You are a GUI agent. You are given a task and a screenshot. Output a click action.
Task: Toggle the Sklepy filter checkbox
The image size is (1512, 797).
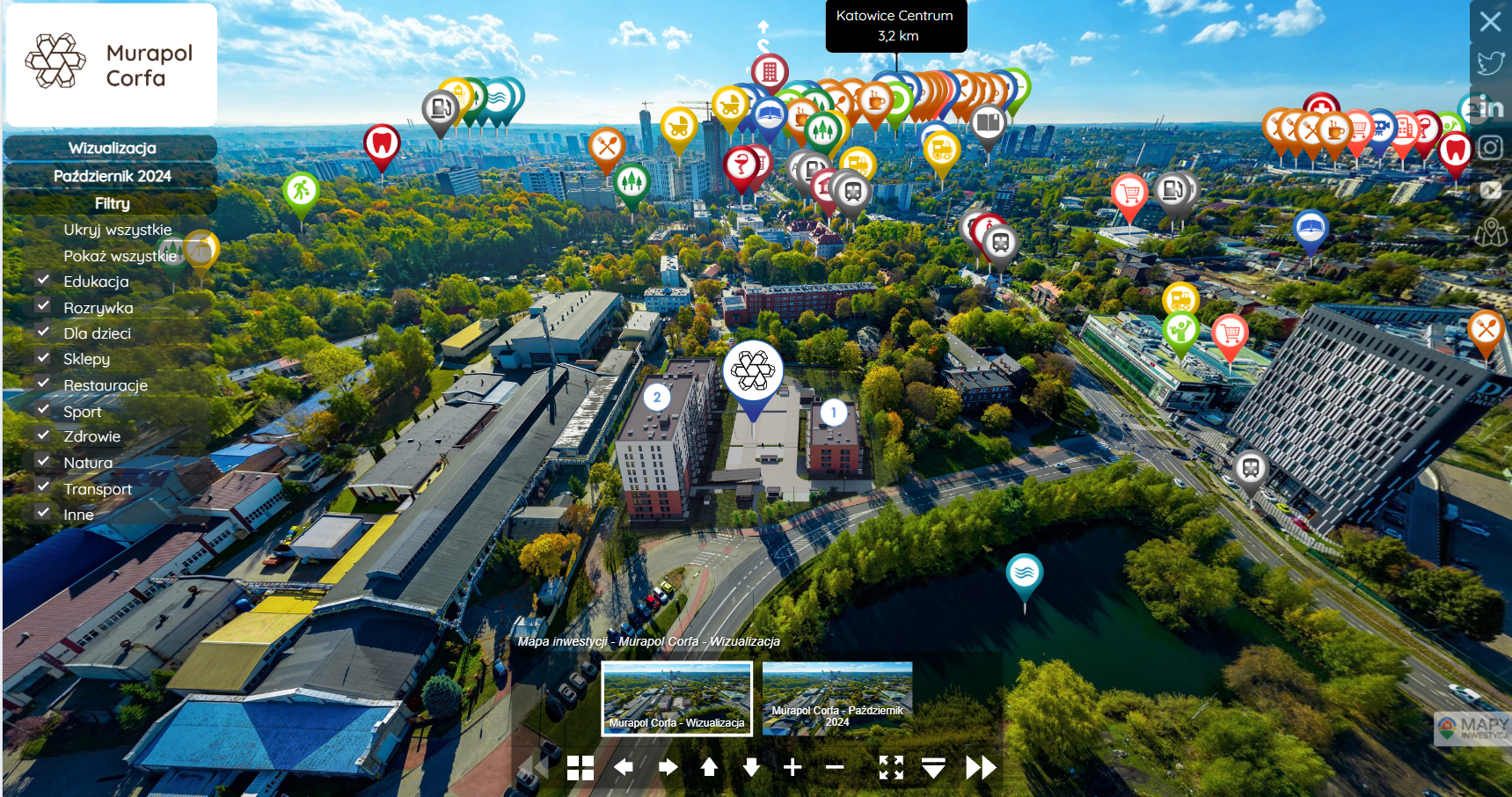(43, 358)
